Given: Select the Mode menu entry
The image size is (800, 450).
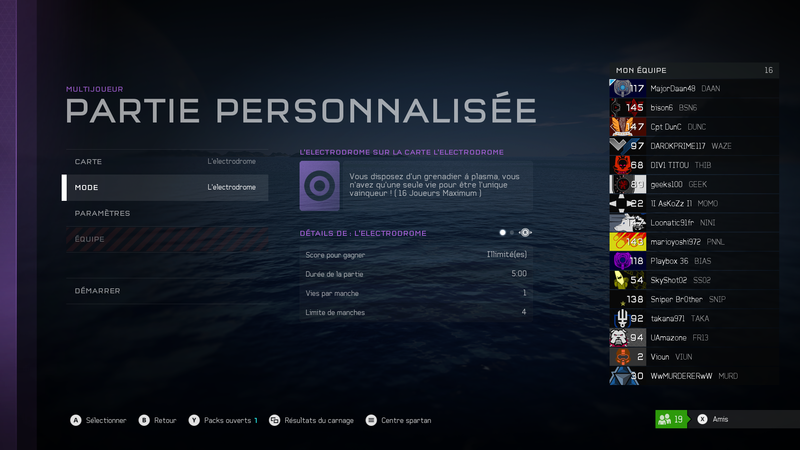Looking at the screenshot, I should click(165, 187).
